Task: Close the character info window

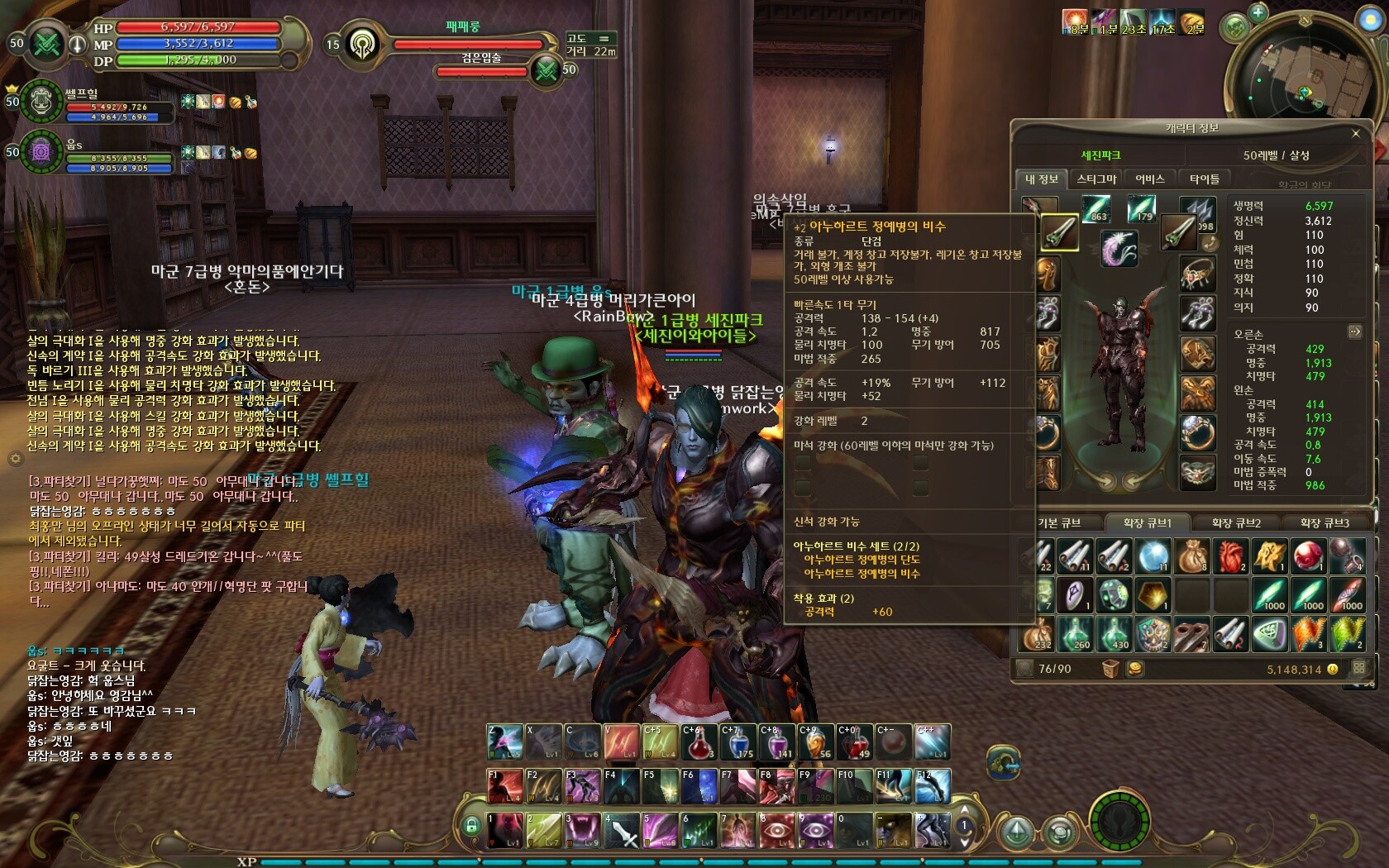Action: point(1355,133)
